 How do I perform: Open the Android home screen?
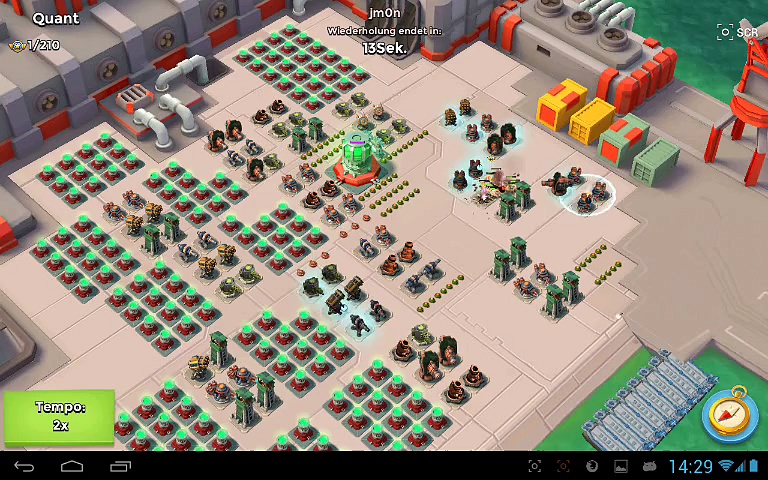pyautogui.click(x=72, y=466)
